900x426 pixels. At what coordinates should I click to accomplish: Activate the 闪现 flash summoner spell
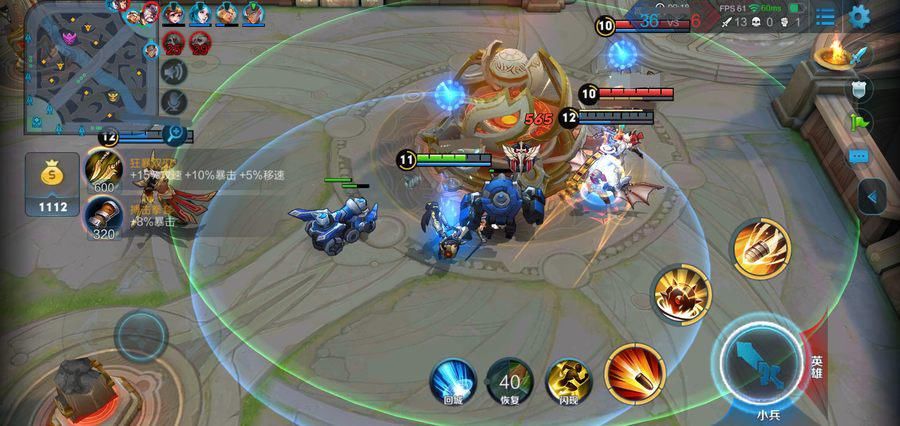coord(568,381)
